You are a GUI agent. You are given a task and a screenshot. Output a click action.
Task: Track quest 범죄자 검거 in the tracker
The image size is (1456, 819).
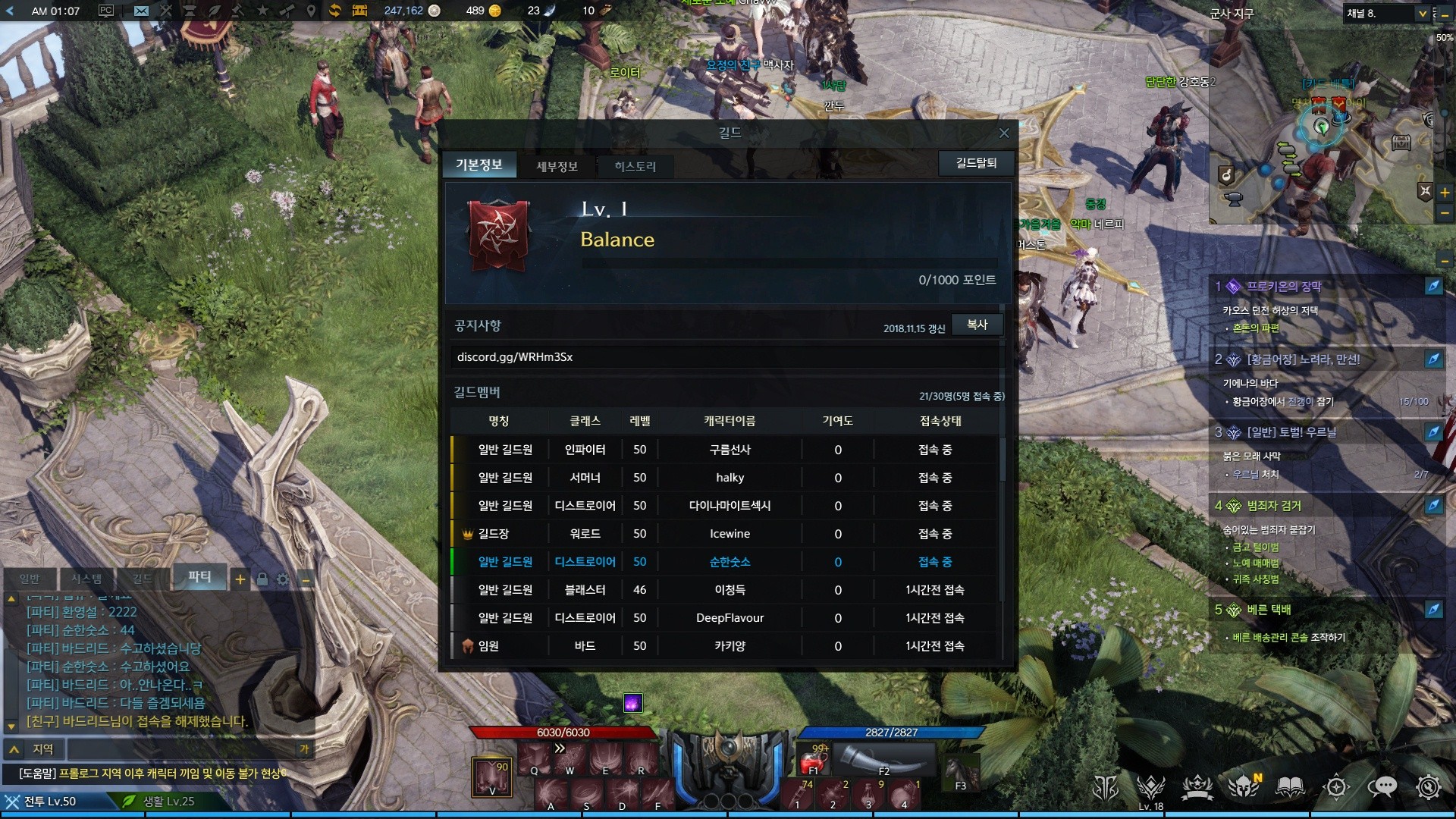(1274, 506)
